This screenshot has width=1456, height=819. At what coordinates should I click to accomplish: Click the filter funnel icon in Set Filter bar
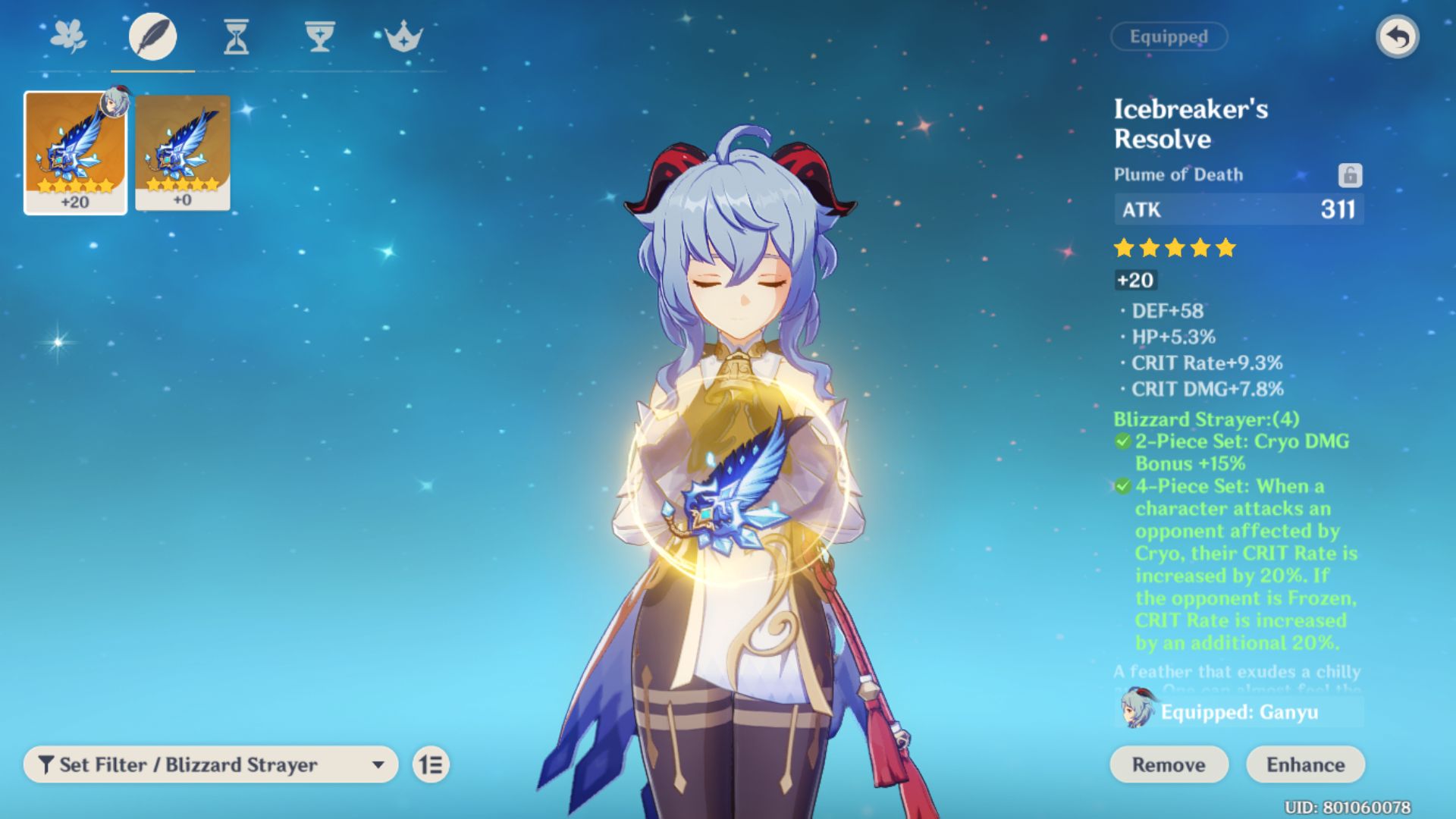[x=48, y=764]
